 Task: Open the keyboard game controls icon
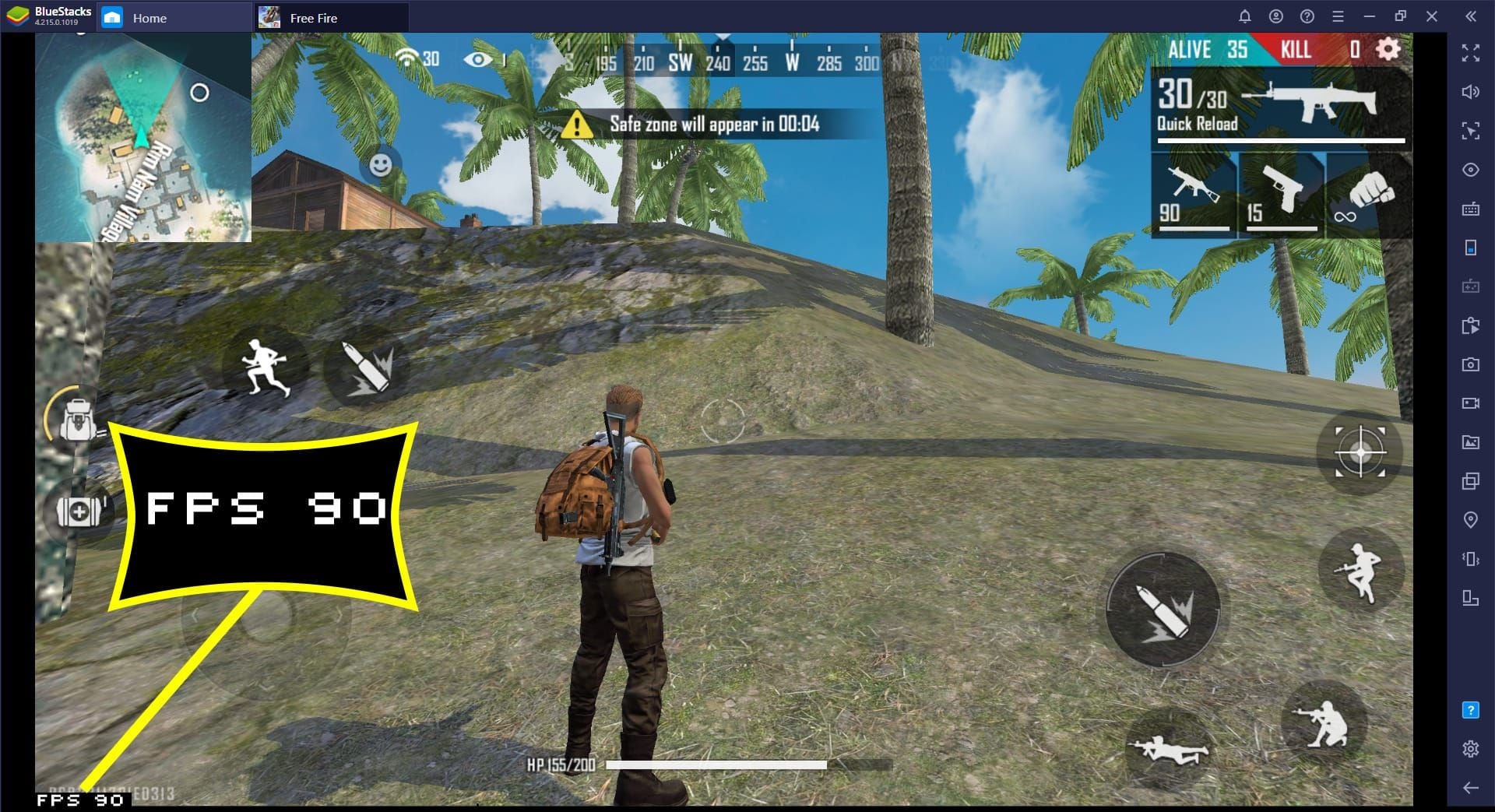coord(1470,209)
